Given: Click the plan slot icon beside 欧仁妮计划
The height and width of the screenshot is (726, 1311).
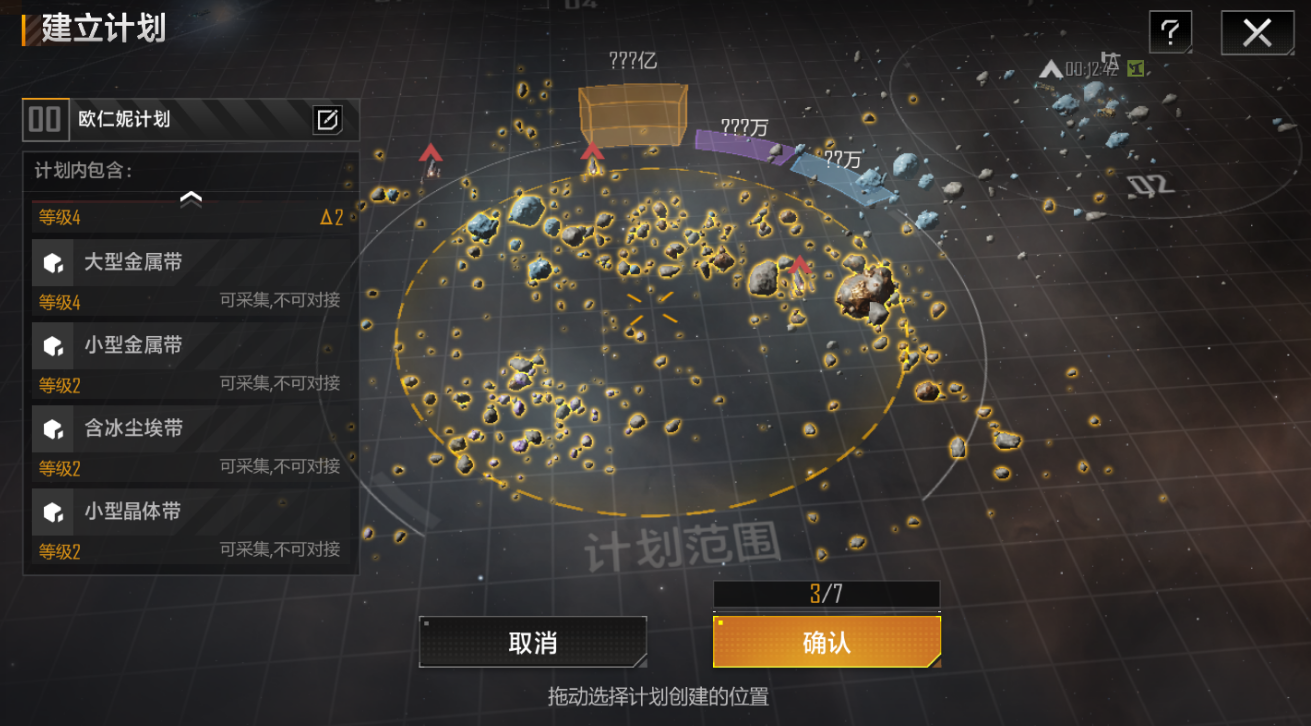Looking at the screenshot, I should tap(45, 120).
